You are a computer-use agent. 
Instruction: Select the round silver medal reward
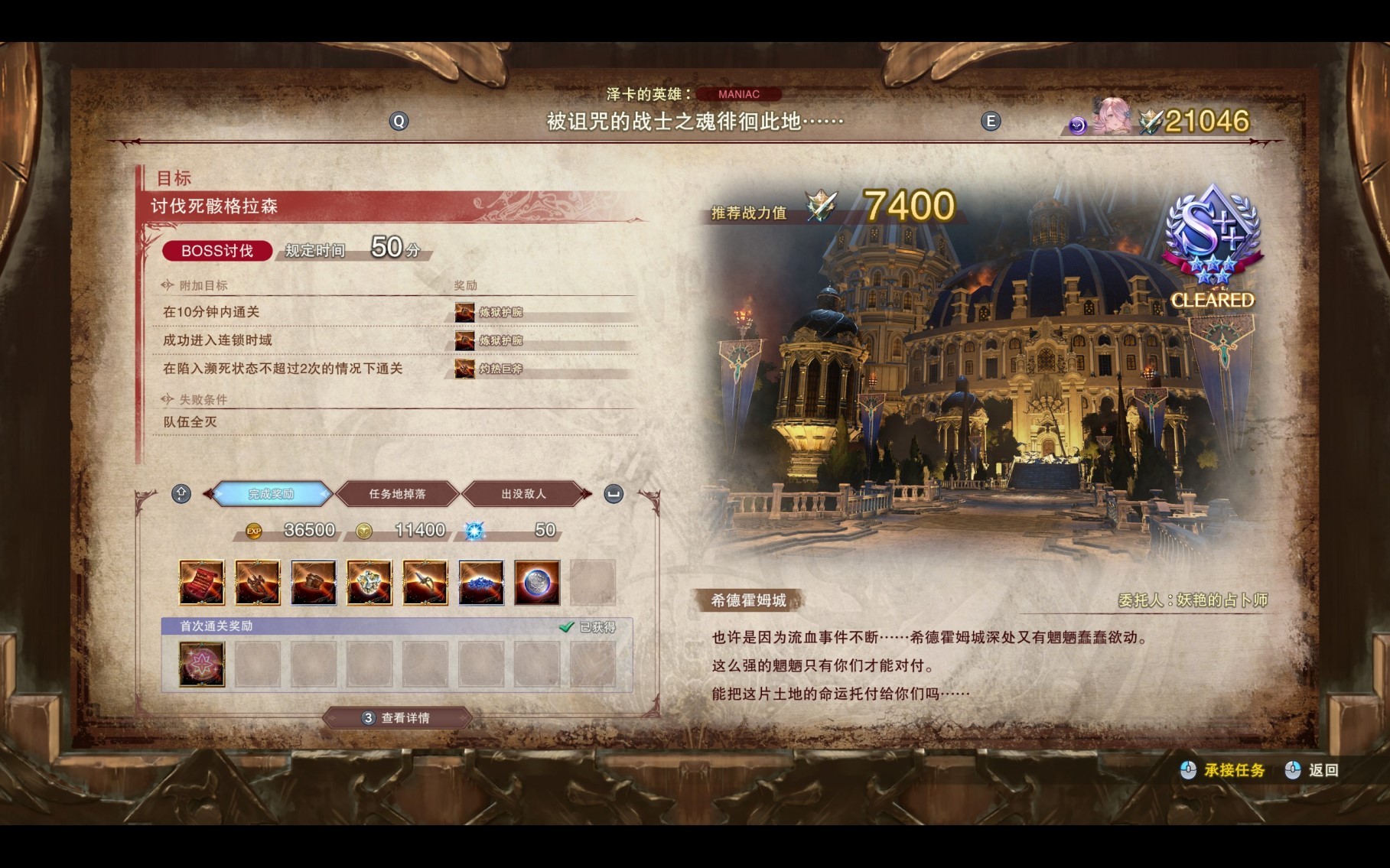click(537, 583)
